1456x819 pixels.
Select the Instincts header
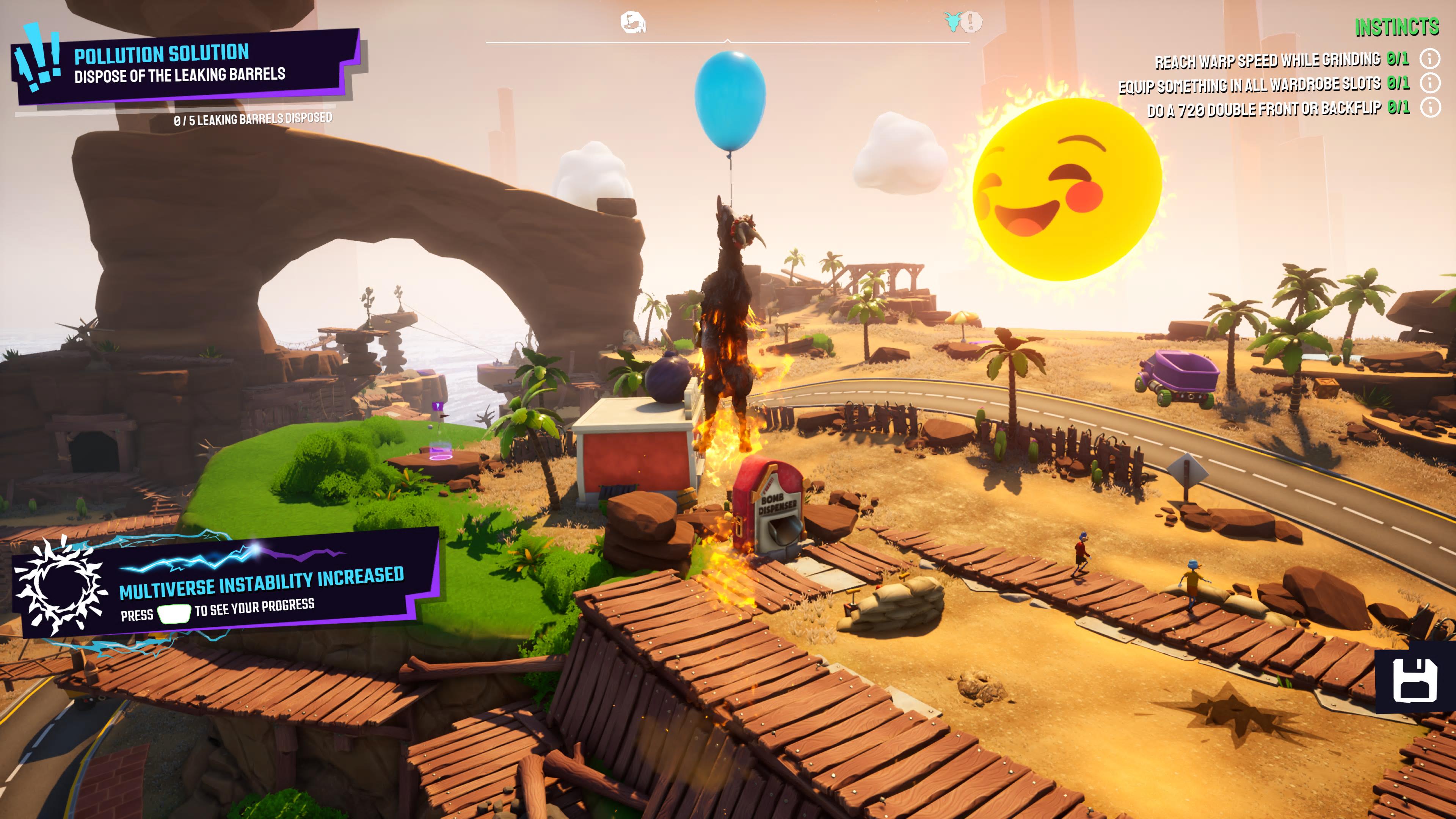[1396, 27]
